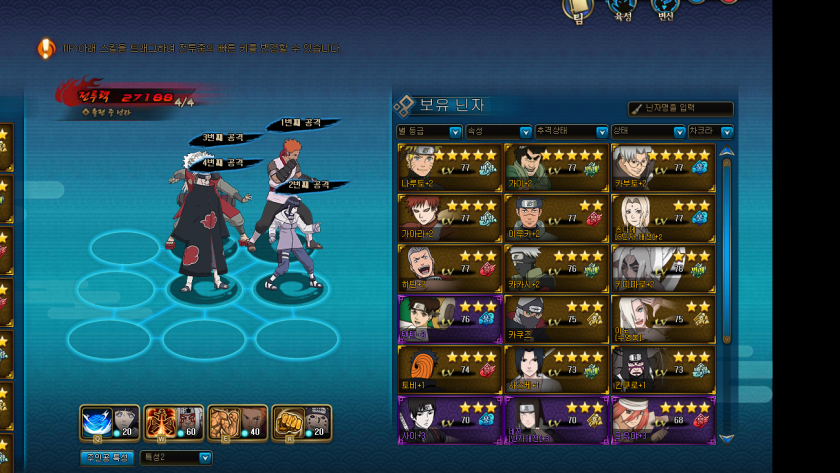Open the 육성 menu icon
This screenshot has width=840, height=473.
(x=621, y=10)
